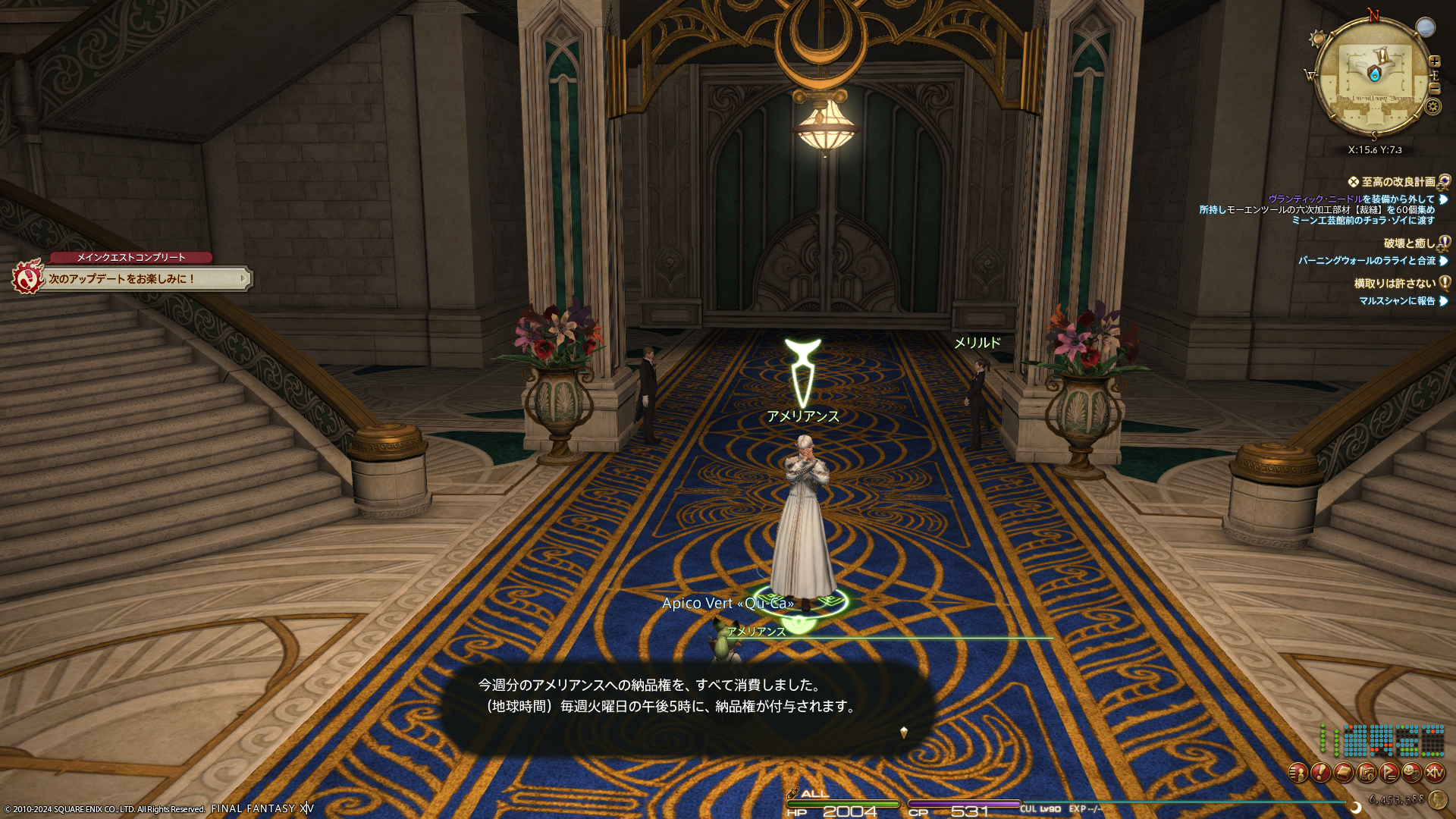Open the Duty menu with exclamation mark
This screenshot has height=819, width=1456.
point(1320,773)
